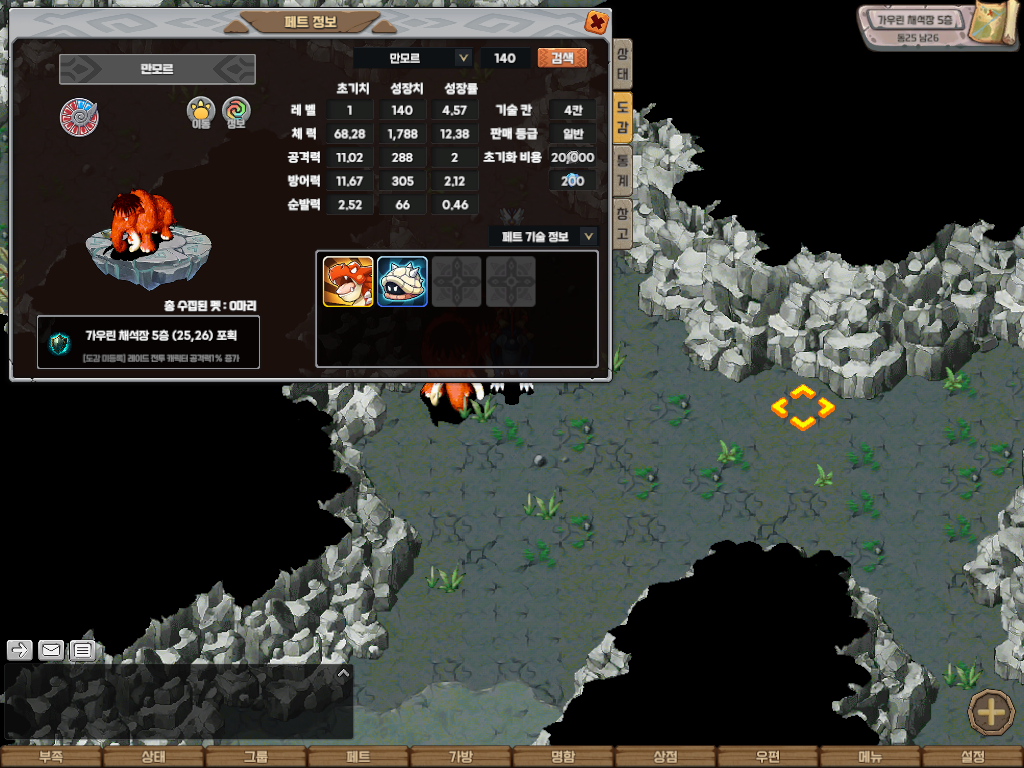Select the red dinosaur skill icon

[x=348, y=282]
